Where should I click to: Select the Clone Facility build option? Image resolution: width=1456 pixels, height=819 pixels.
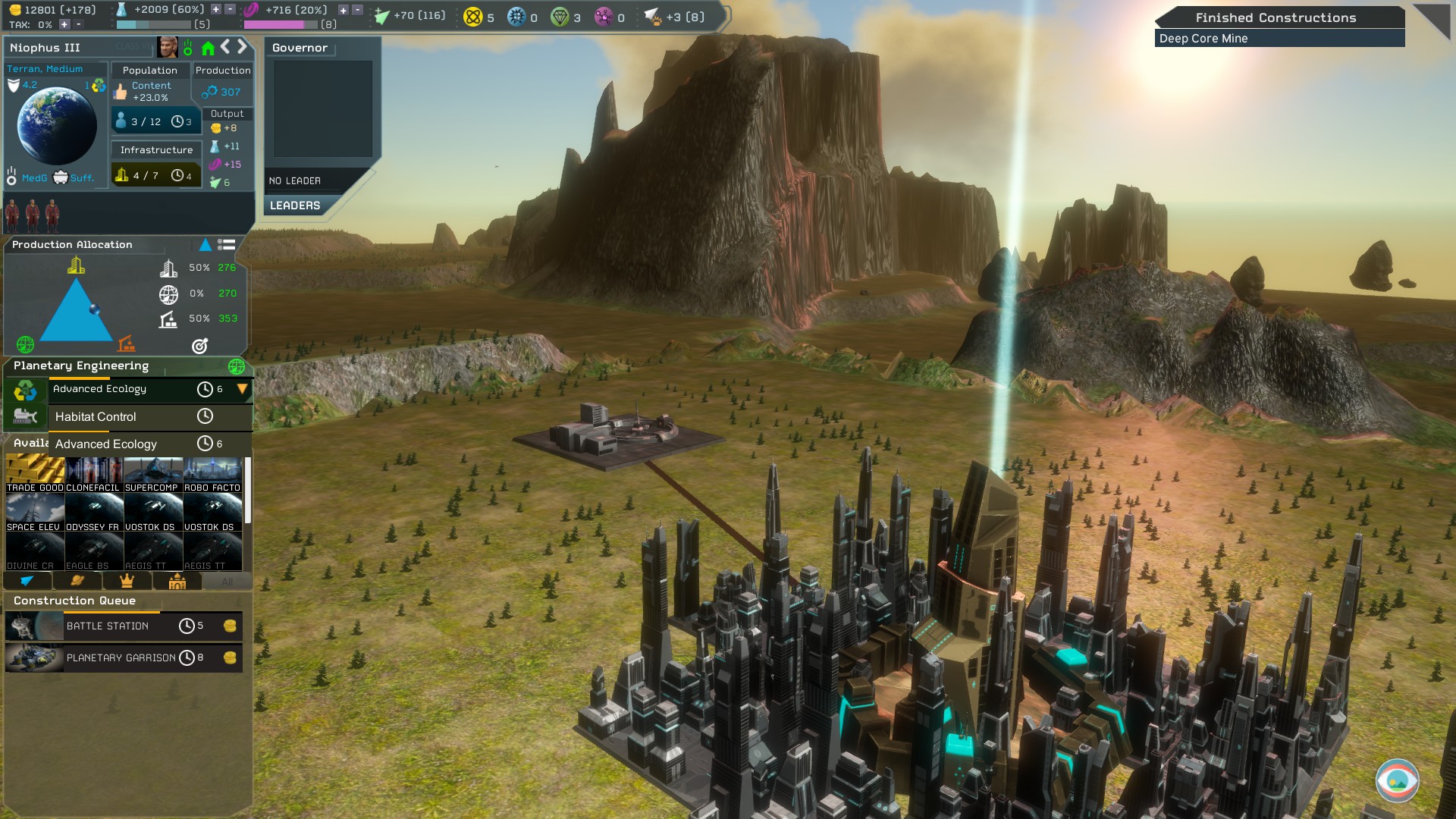point(93,474)
